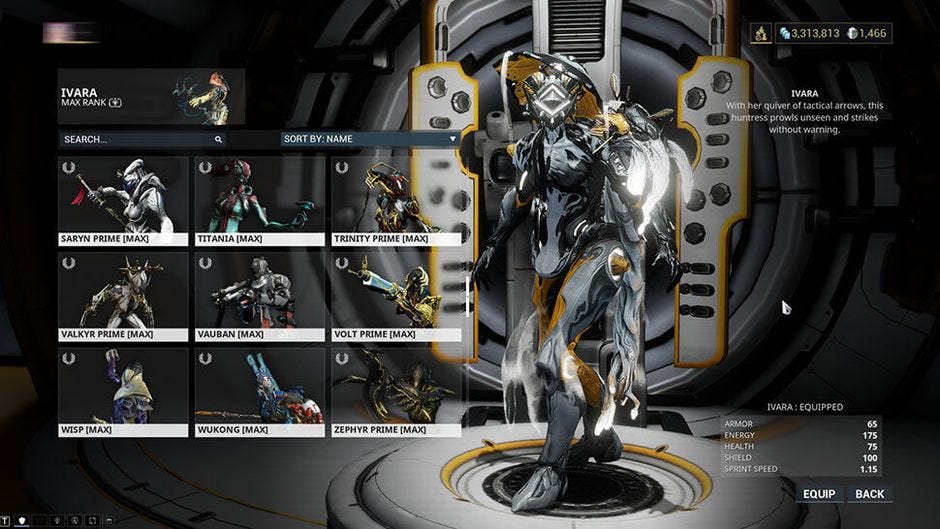Open the Sort By: Name dropdown
The width and height of the screenshot is (940, 529).
point(369,139)
